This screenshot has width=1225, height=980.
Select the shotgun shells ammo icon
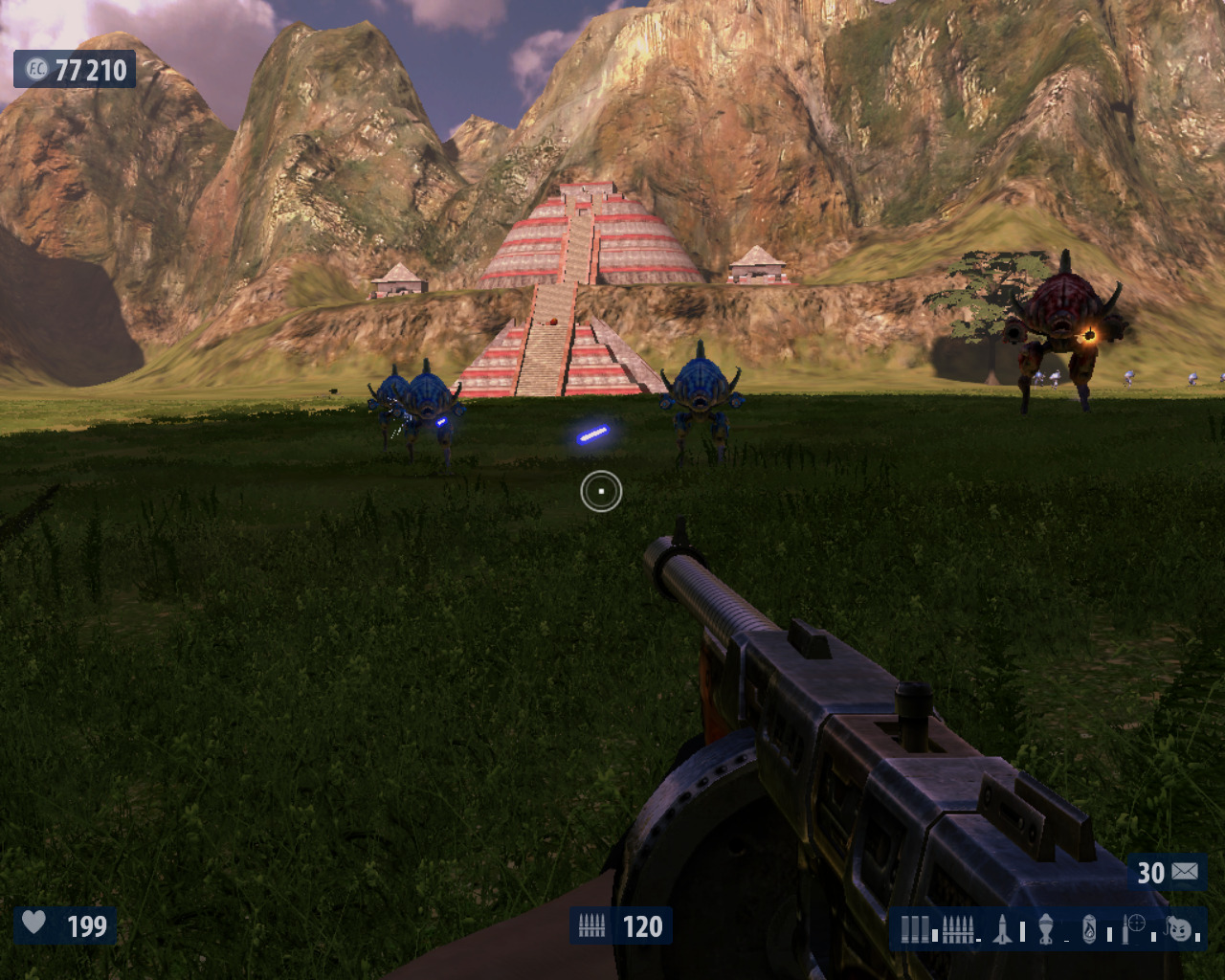pos(916,928)
